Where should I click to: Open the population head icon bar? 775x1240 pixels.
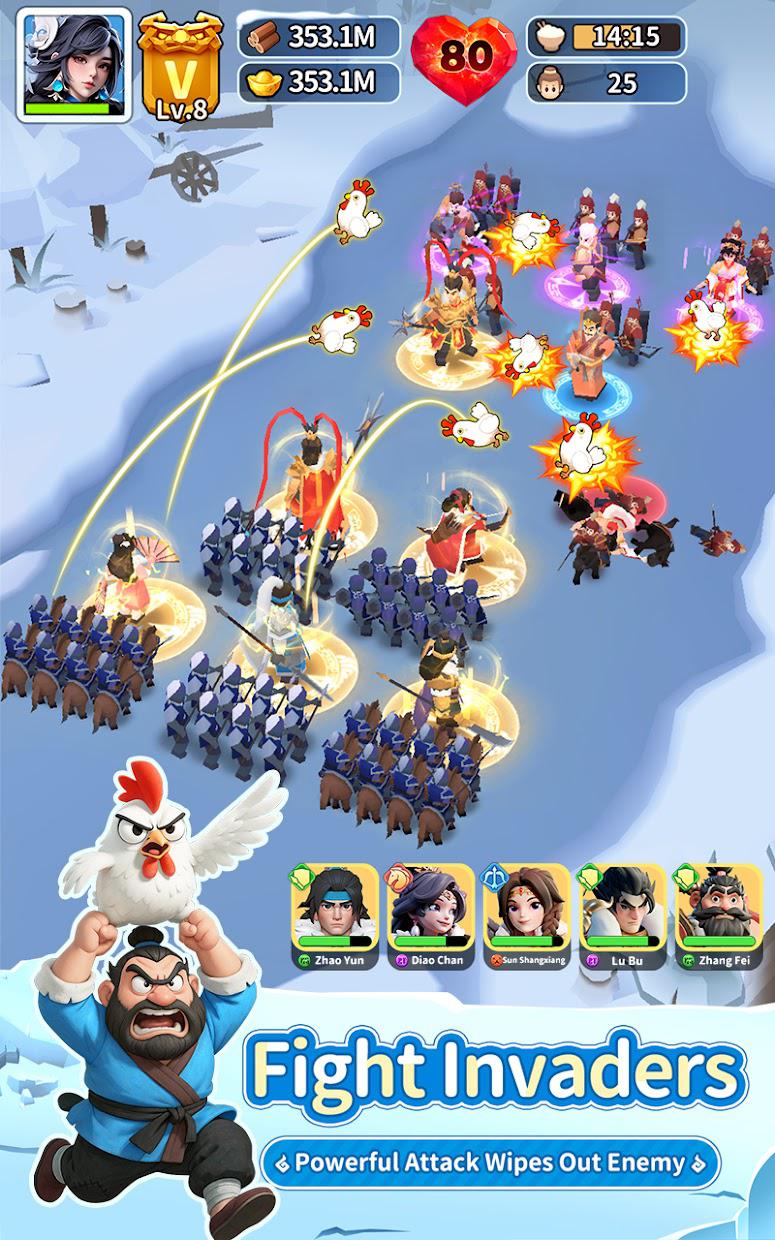click(x=607, y=82)
